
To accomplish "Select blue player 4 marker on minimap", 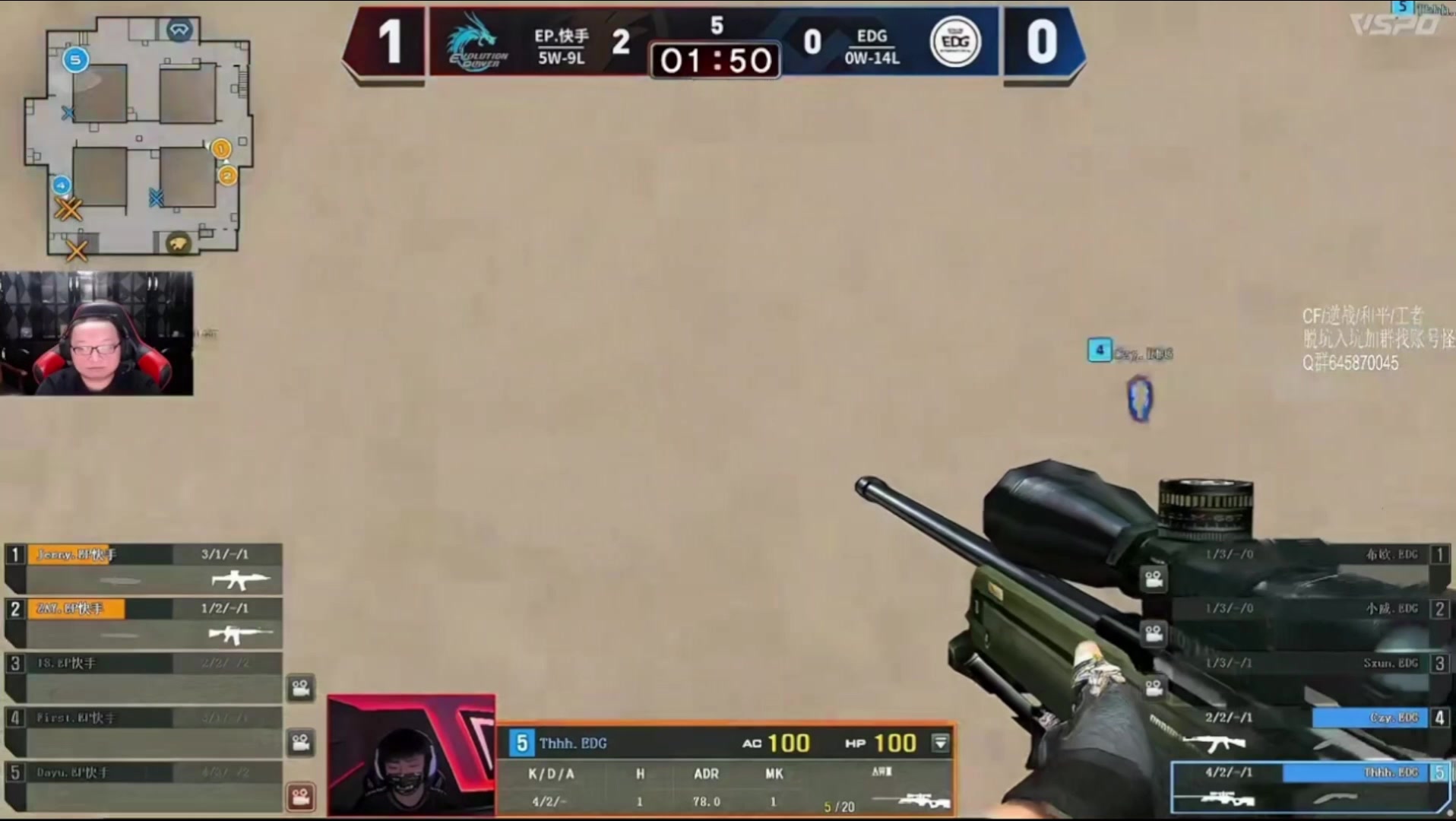I will point(62,185).
